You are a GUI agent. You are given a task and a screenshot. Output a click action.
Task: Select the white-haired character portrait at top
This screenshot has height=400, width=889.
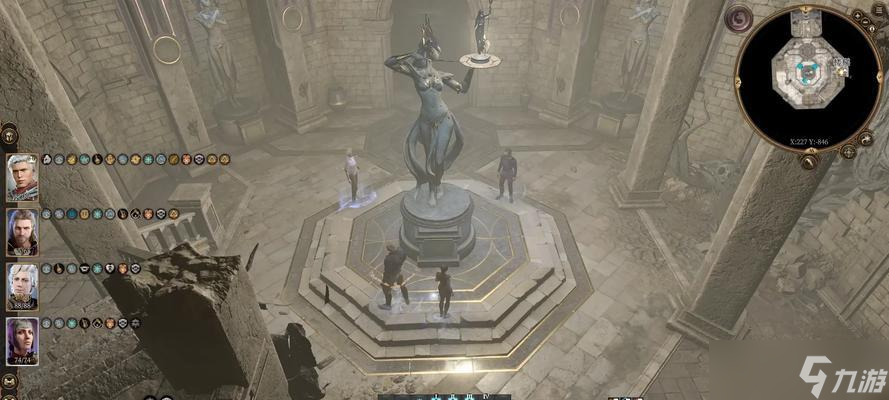pos(22,177)
